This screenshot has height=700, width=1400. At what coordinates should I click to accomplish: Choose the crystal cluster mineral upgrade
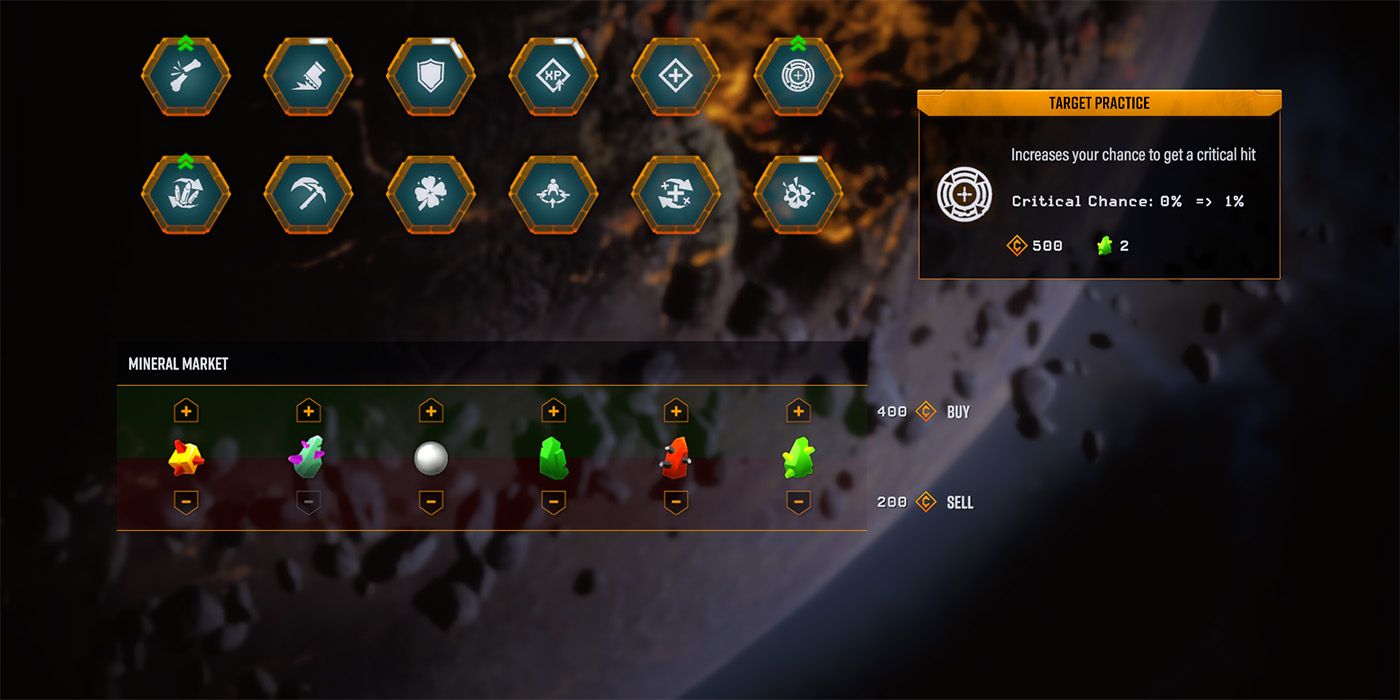(x=186, y=194)
